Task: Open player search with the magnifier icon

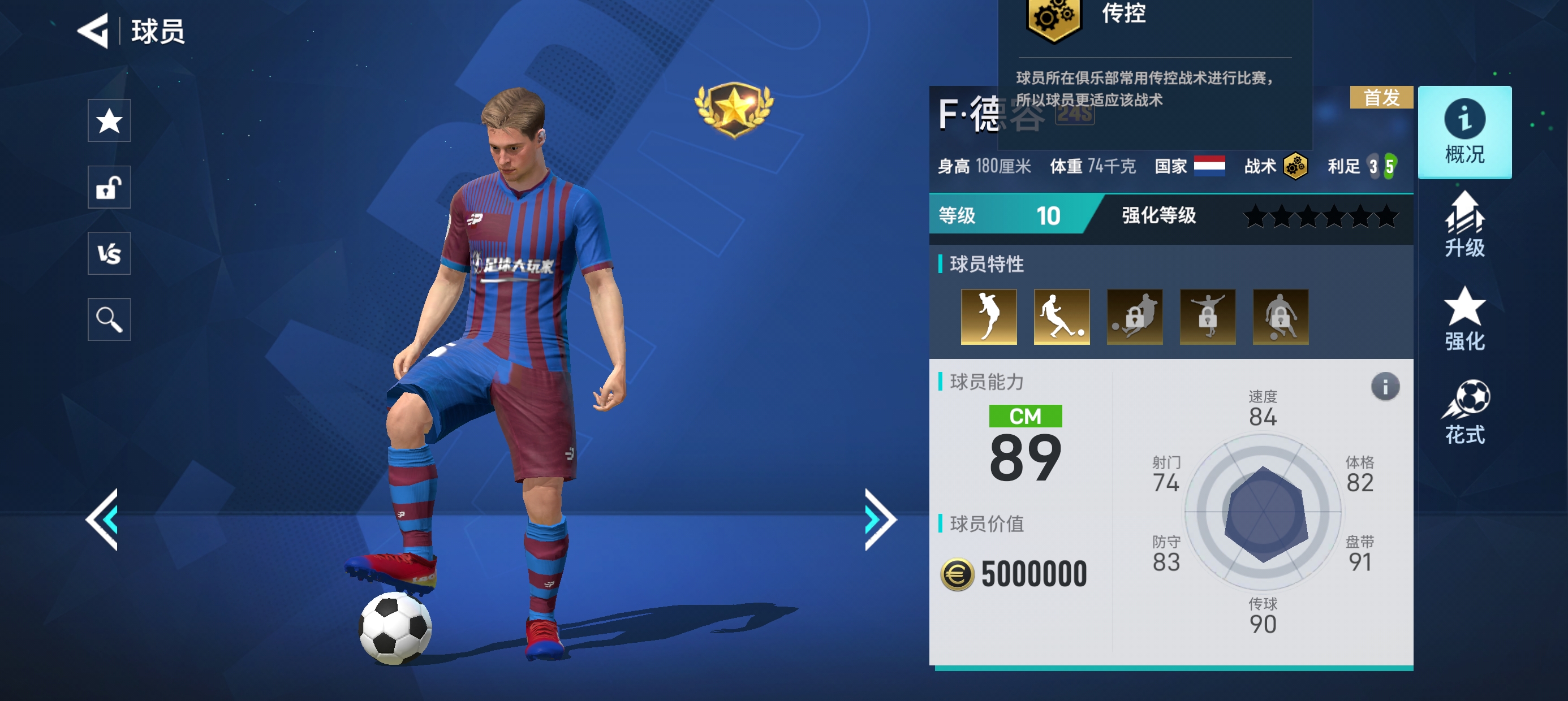Action: pyautogui.click(x=109, y=318)
